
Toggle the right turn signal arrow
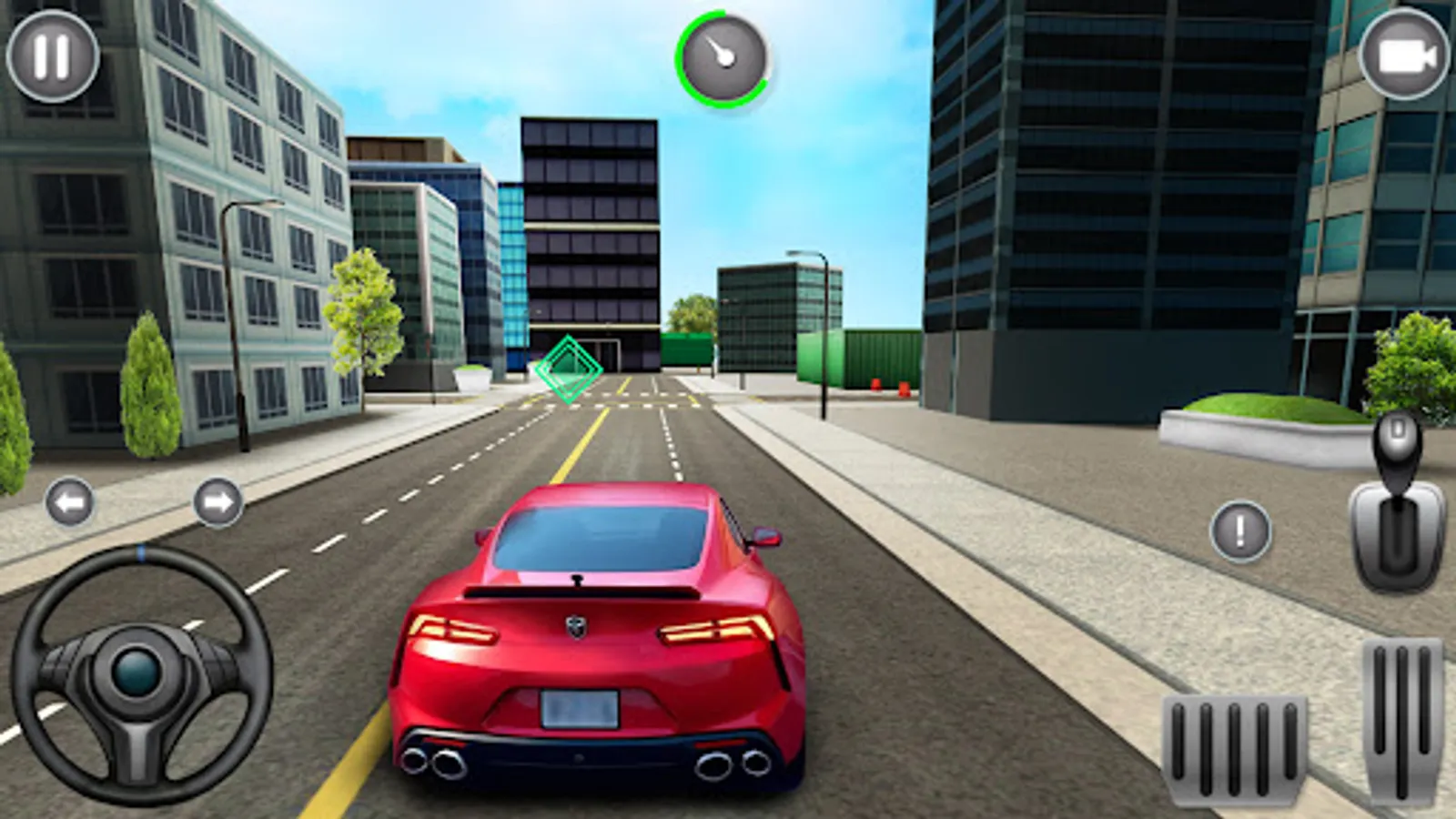pos(218,500)
